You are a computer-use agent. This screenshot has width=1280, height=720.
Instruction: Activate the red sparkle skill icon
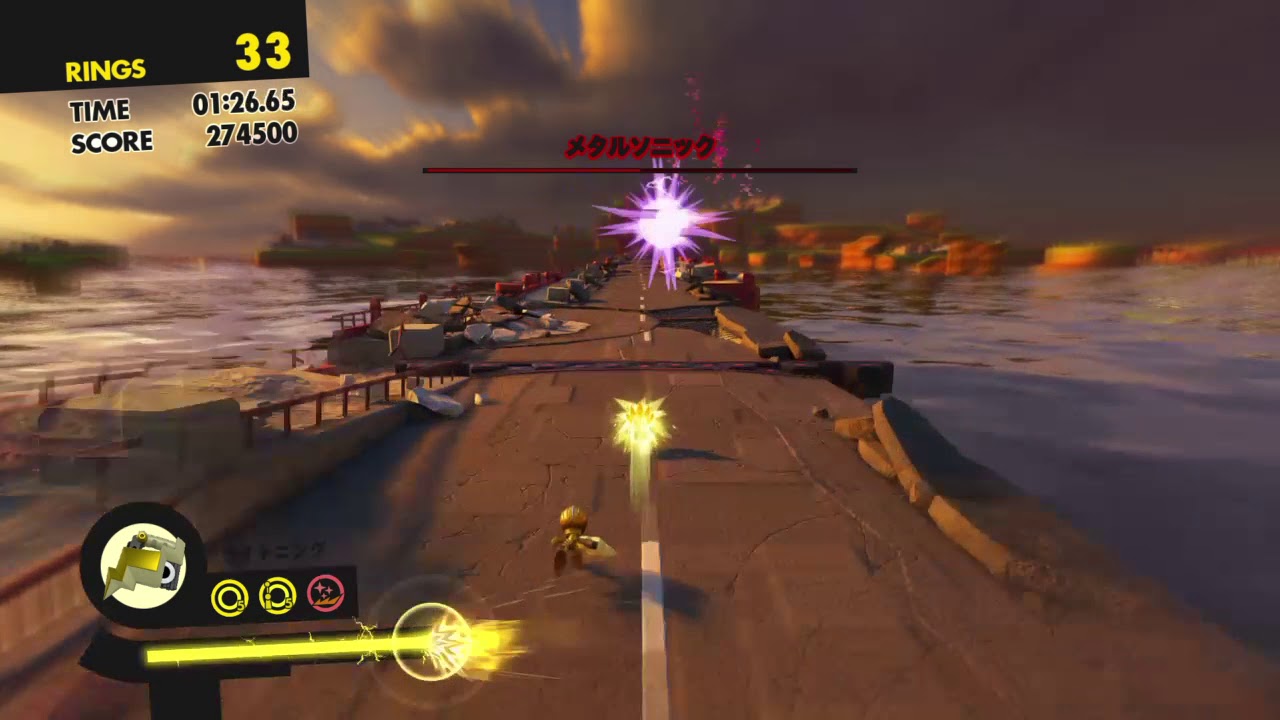[326, 593]
